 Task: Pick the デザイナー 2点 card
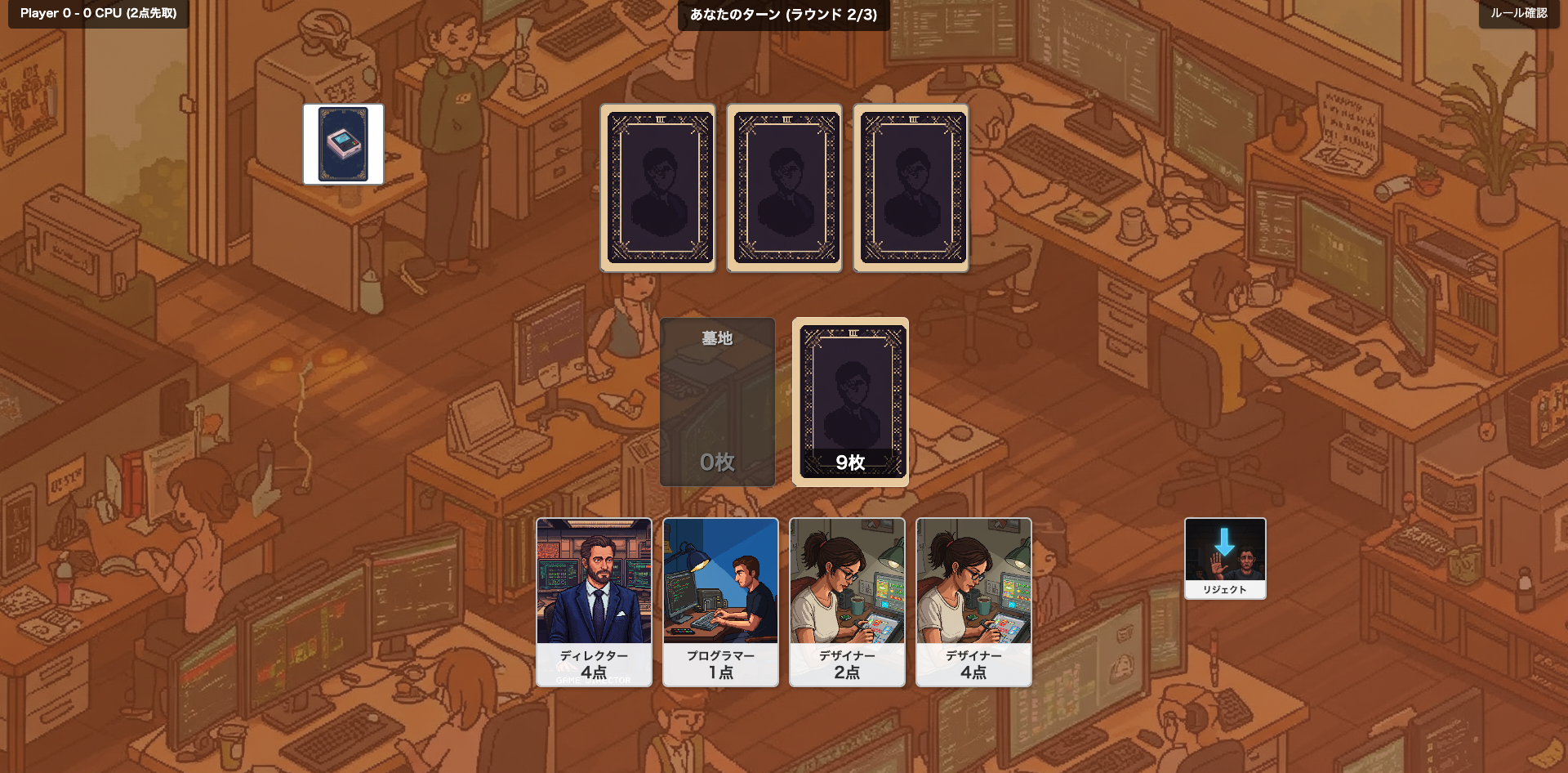[x=847, y=602]
